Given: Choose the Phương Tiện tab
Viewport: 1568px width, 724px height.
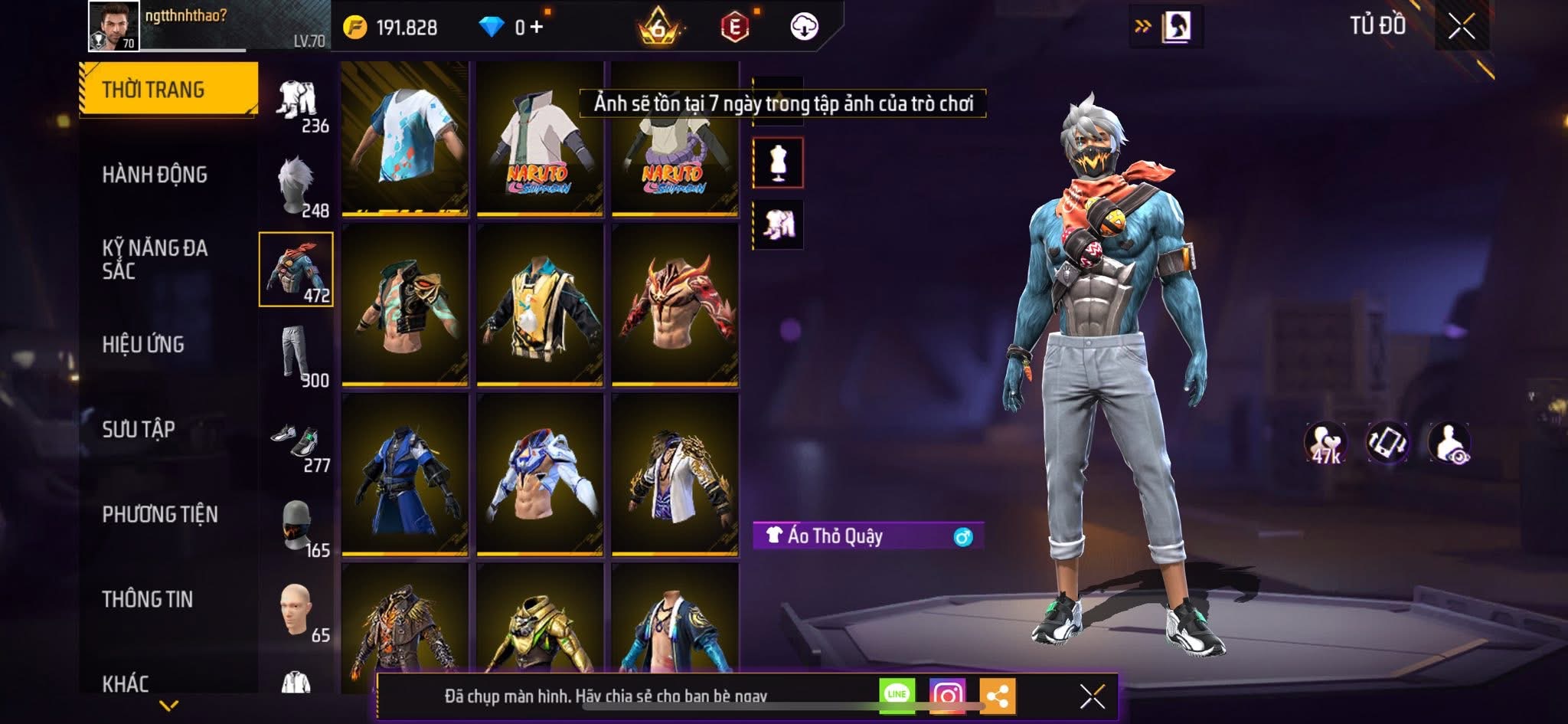Looking at the screenshot, I should pos(160,514).
